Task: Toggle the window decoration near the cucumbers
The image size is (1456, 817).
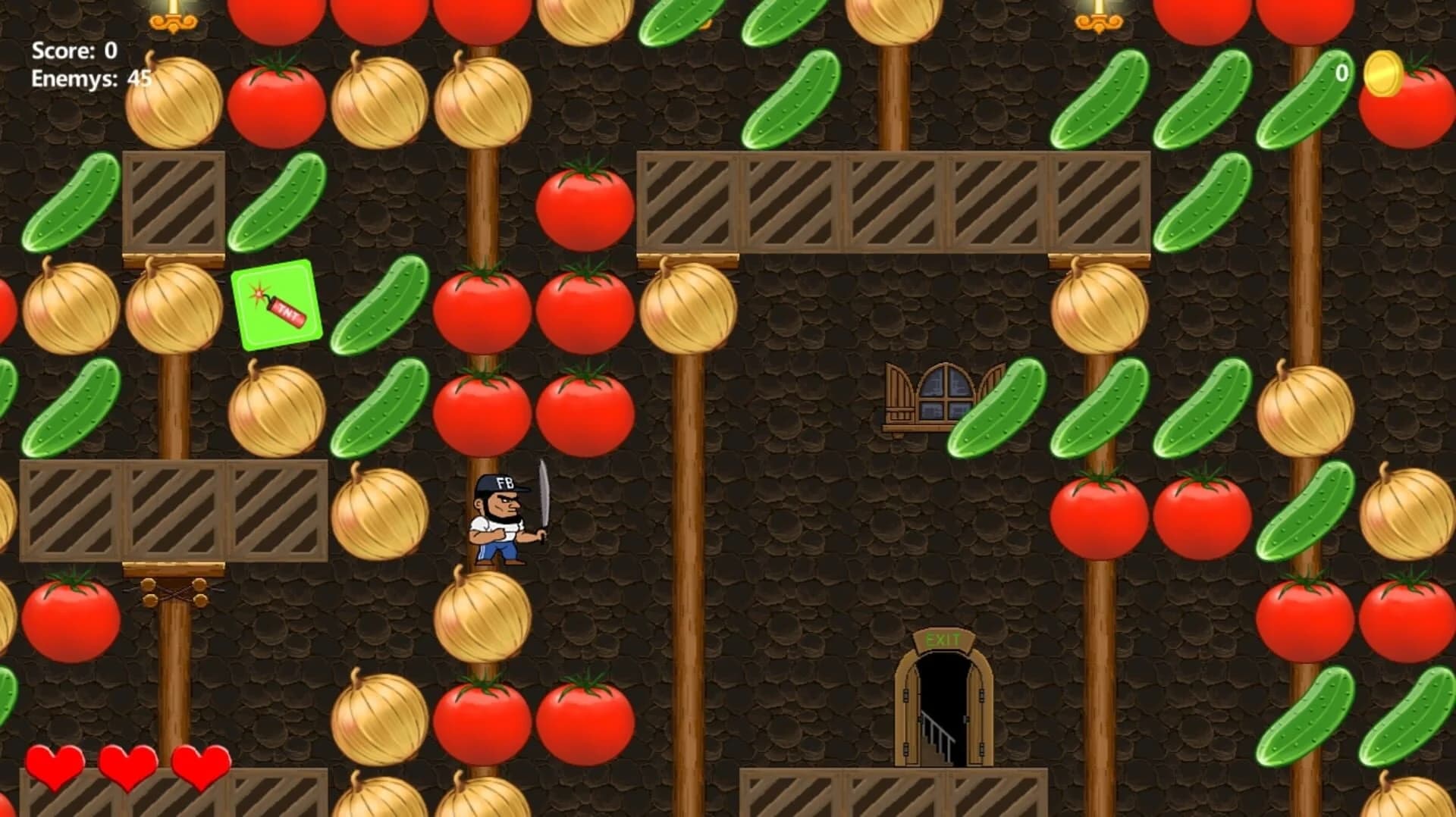Action: point(940,398)
